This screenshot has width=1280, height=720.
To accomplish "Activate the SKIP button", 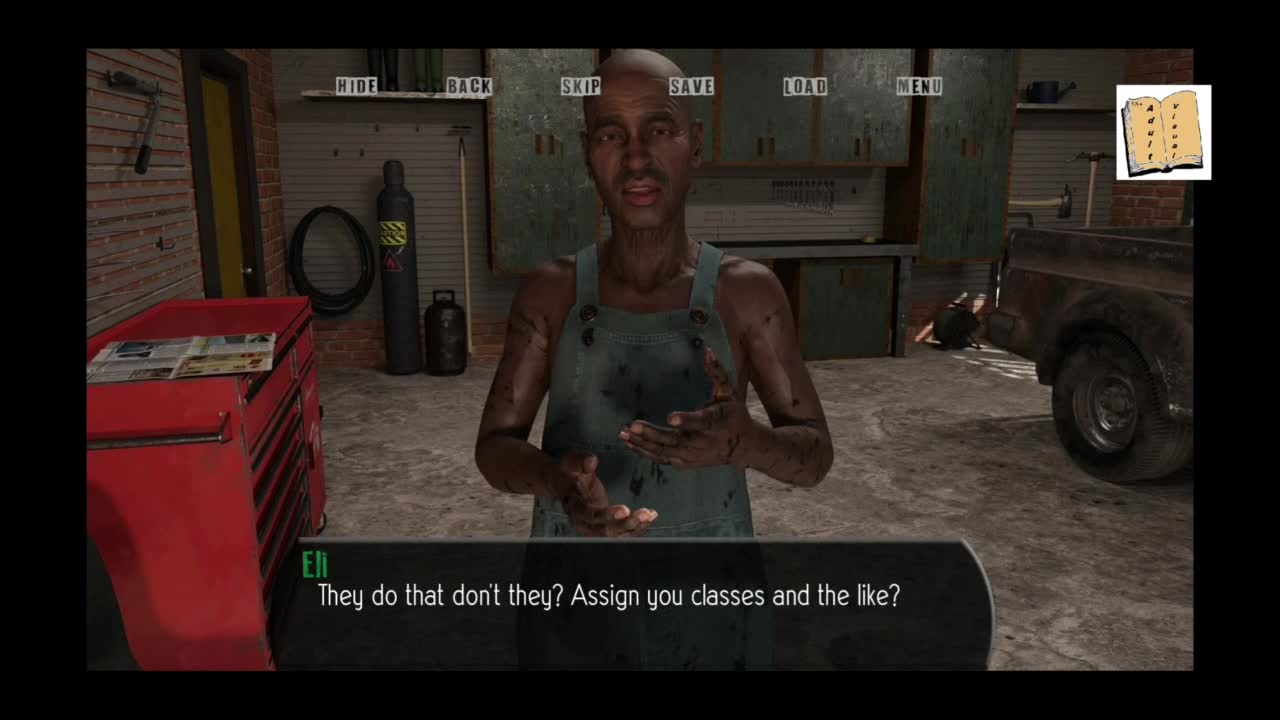I will click(x=581, y=86).
